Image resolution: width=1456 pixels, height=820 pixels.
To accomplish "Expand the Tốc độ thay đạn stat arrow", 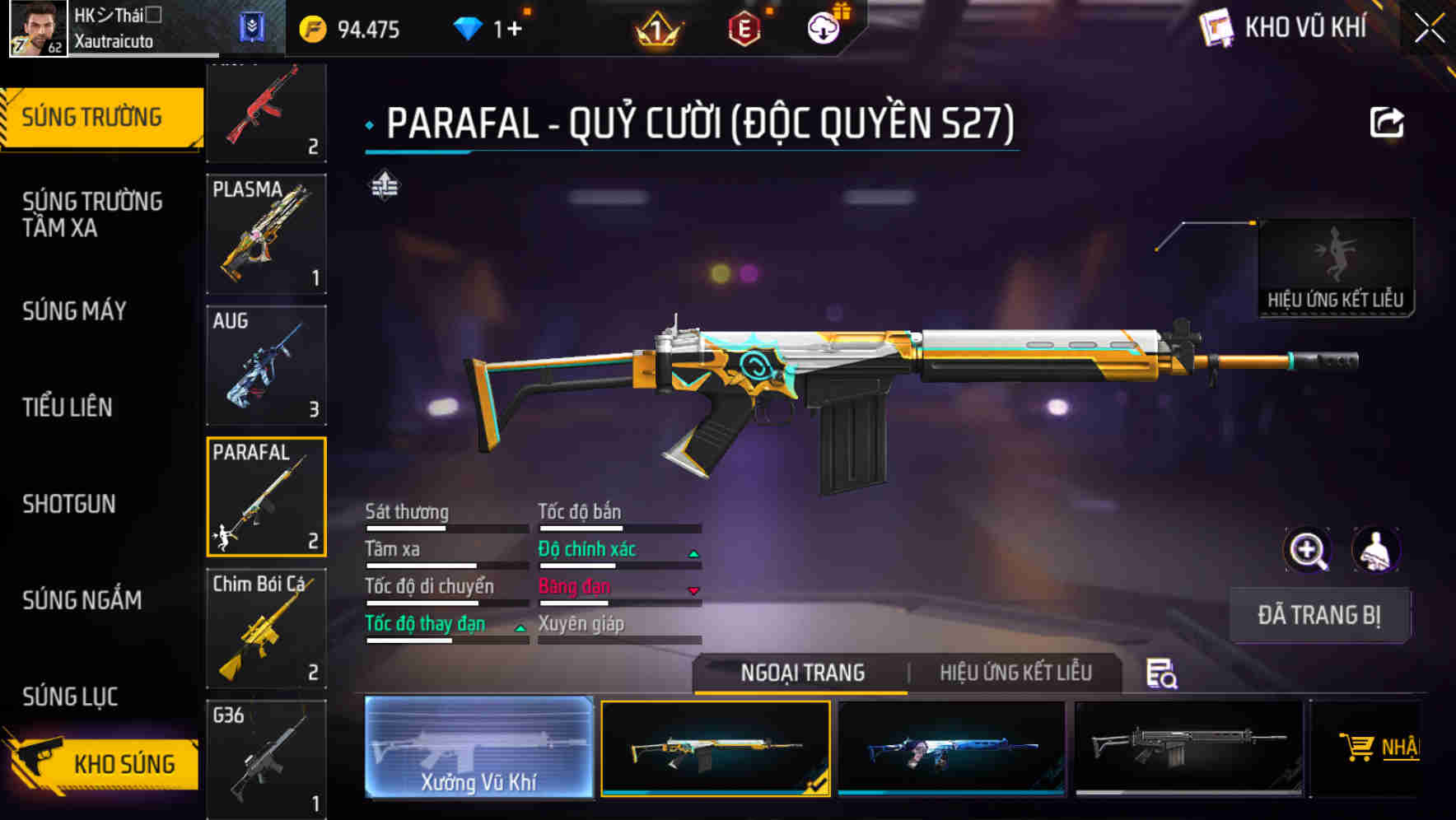I will tap(520, 628).
